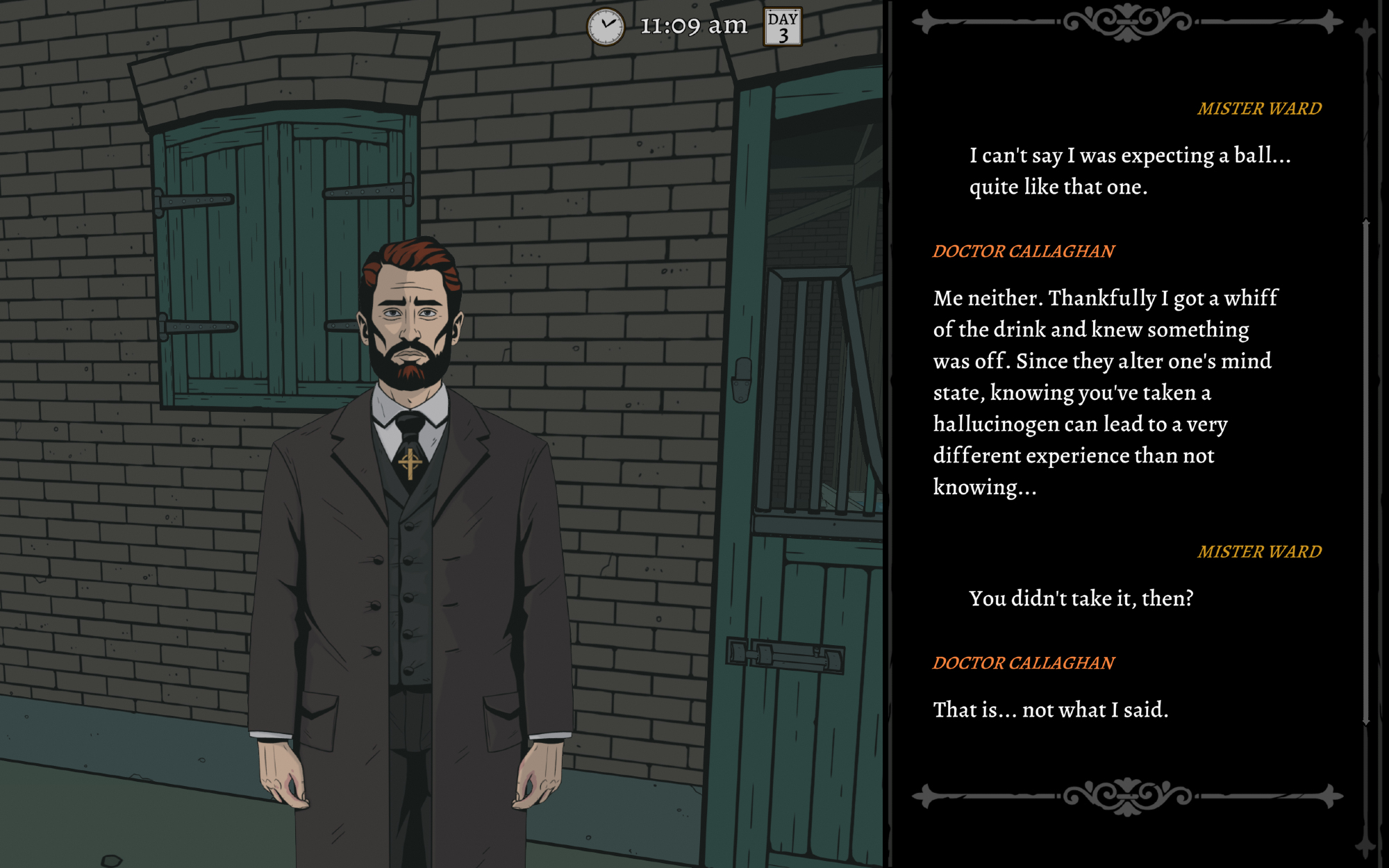Open the Day 3 calendar icon
Image resolution: width=1389 pixels, height=868 pixels.
(783, 27)
